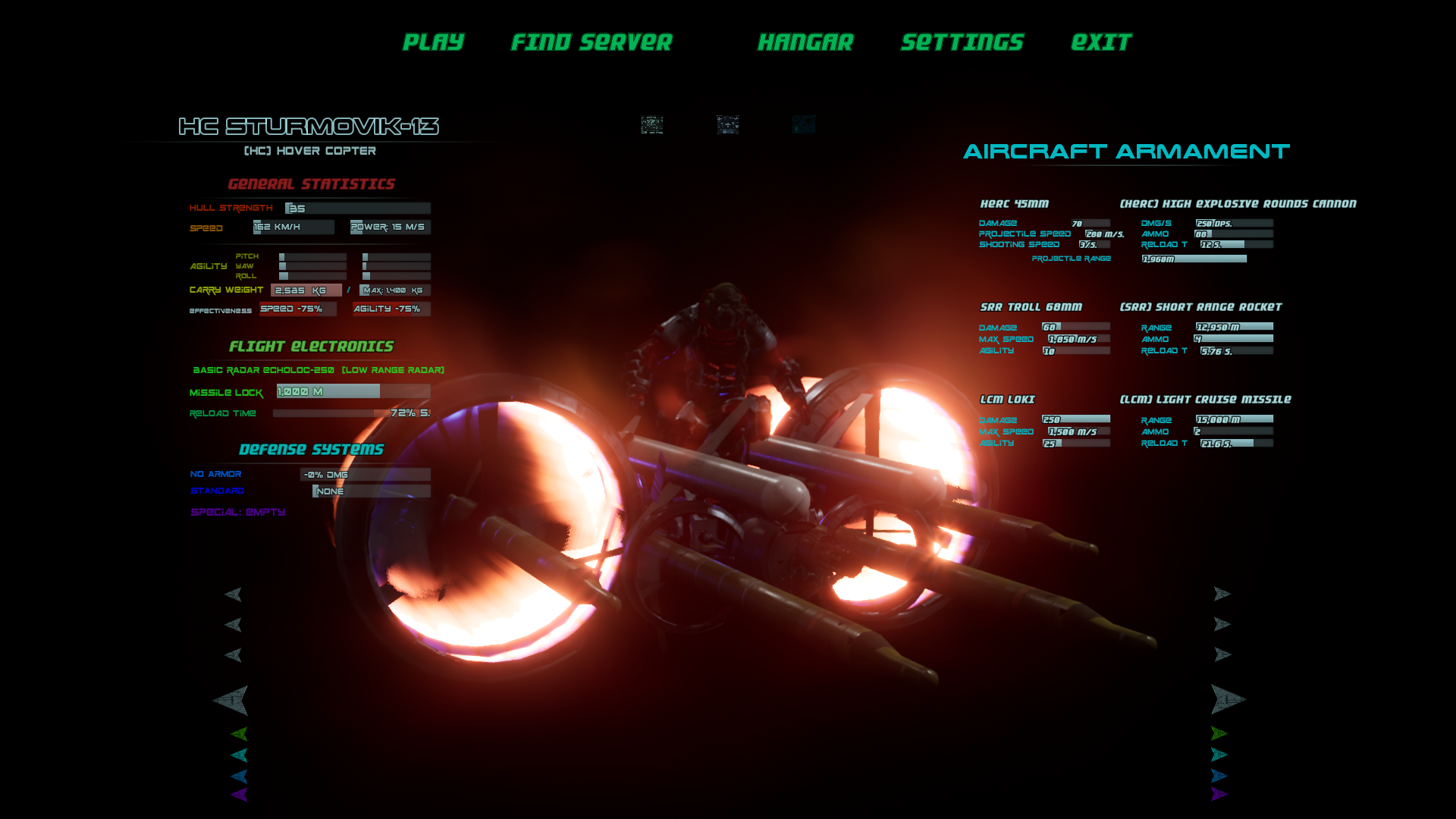The height and width of the screenshot is (819, 1456).
Task: Click the purple left arrow
Action: point(239,795)
